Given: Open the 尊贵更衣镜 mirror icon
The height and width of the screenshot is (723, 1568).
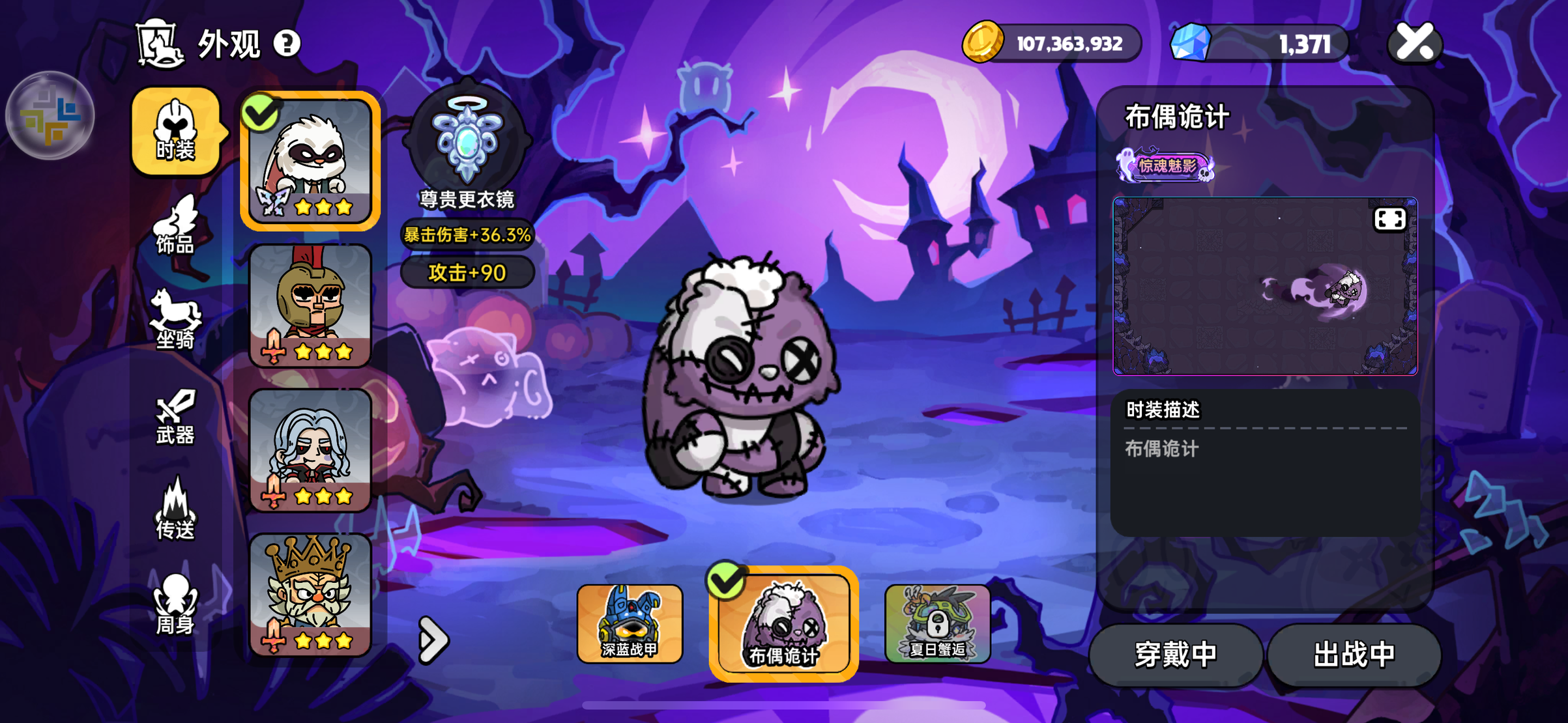Looking at the screenshot, I should [467, 140].
